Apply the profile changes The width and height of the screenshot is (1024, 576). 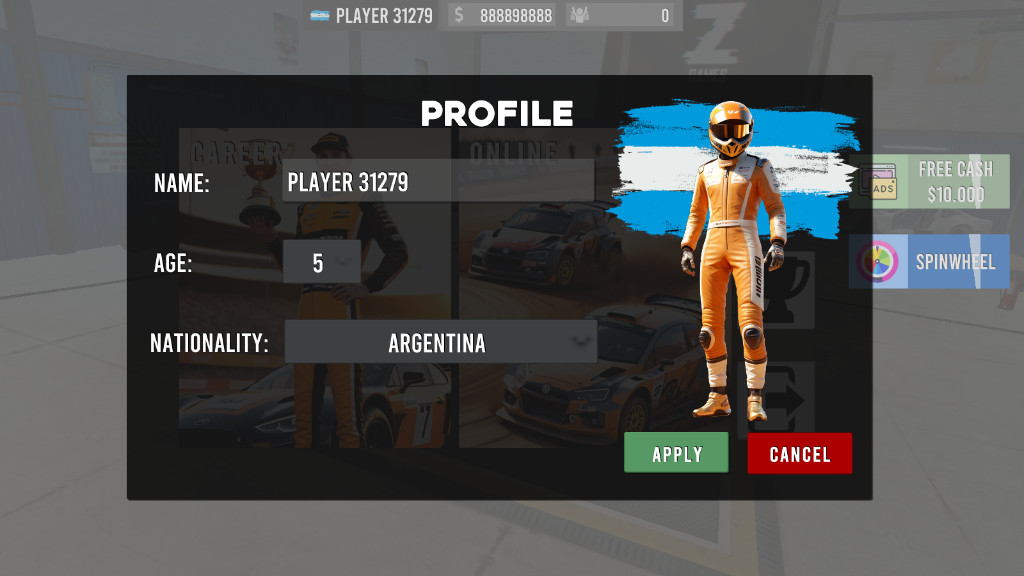pyautogui.click(x=677, y=453)
